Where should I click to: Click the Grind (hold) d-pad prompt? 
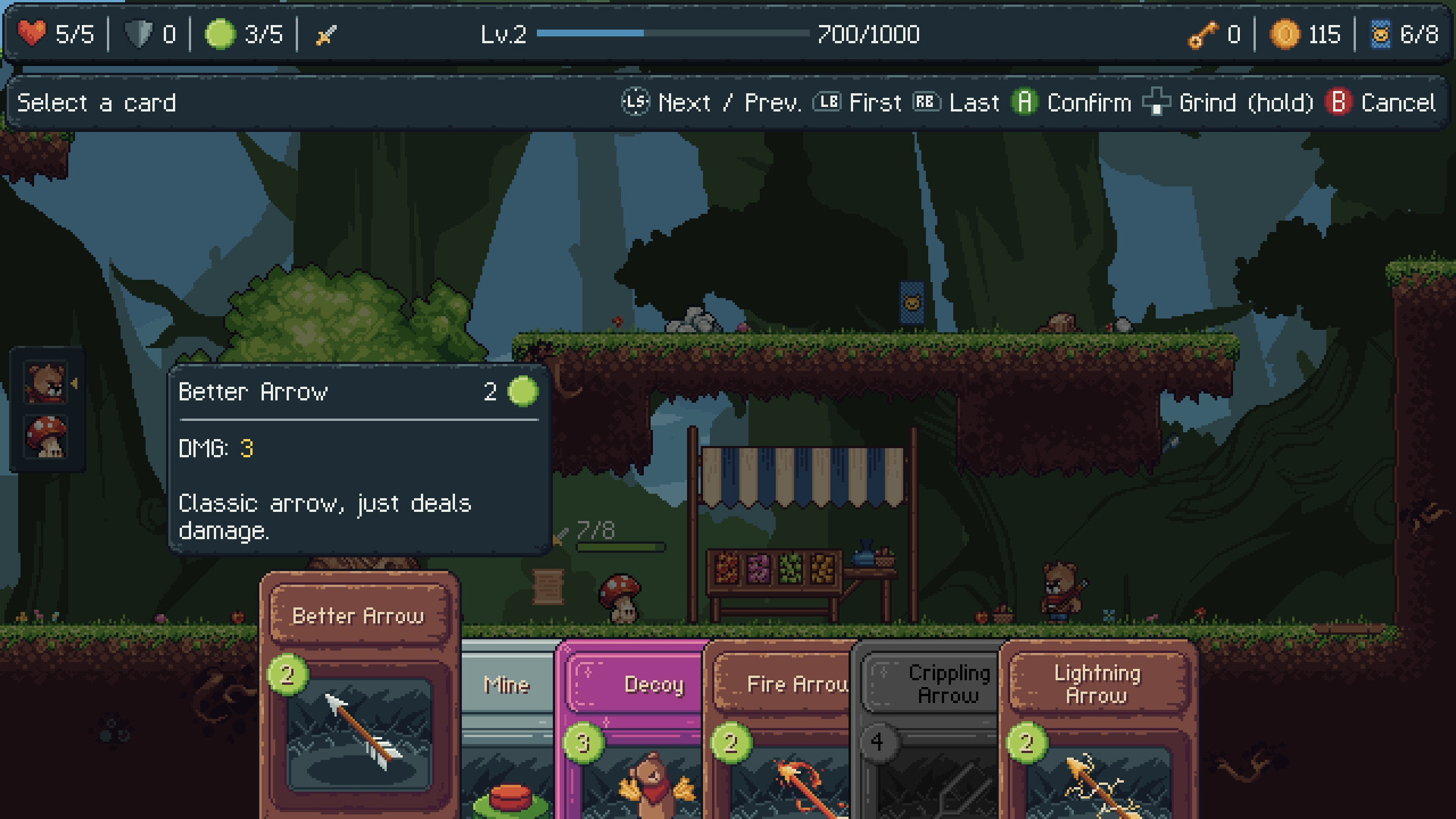point(1156,102)
